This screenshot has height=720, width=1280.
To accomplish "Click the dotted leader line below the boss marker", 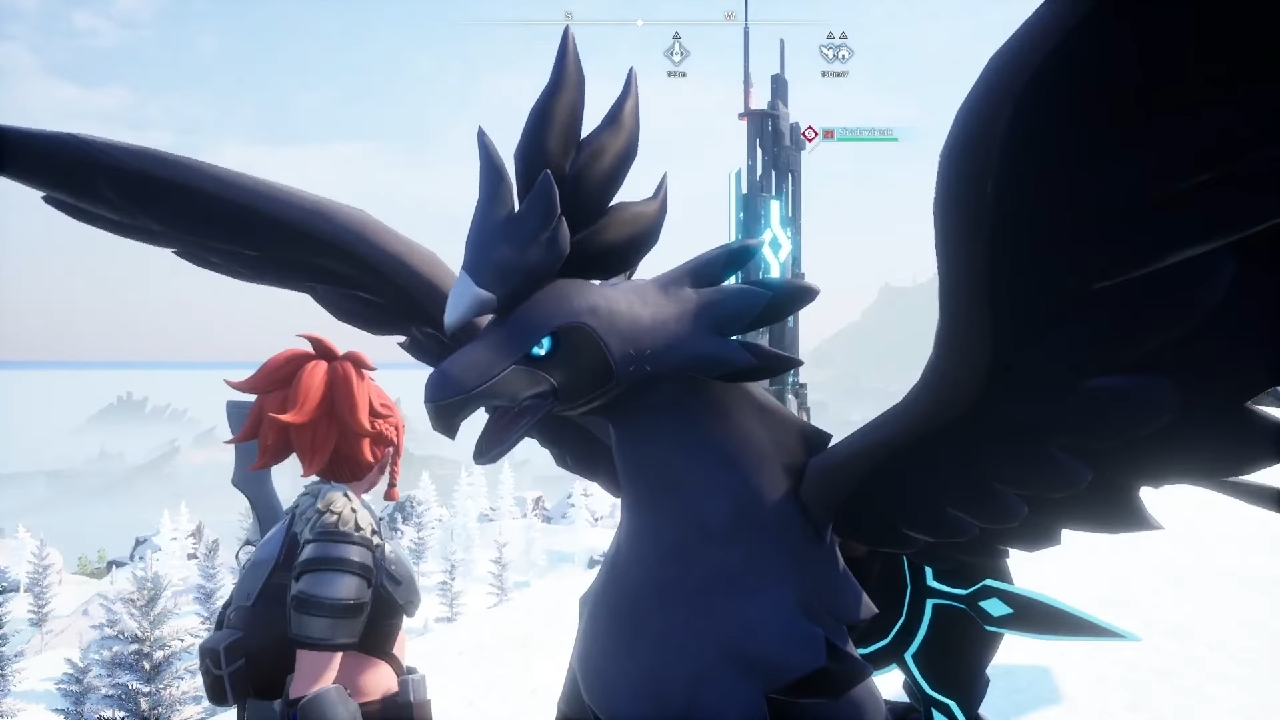I will pyautogui.click(x=815, y=148).
